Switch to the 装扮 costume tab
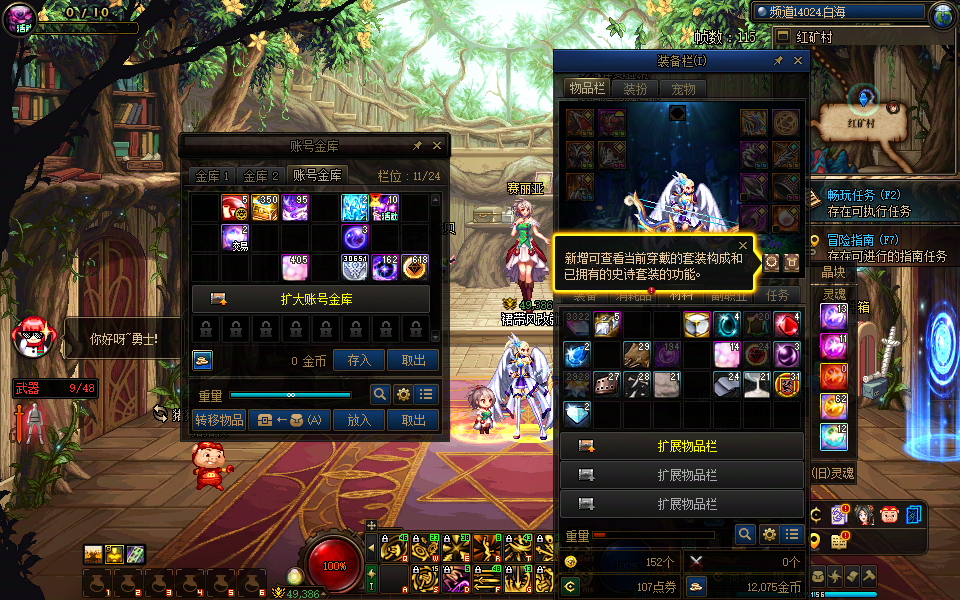960x600 pixels. tap(635, 89)
